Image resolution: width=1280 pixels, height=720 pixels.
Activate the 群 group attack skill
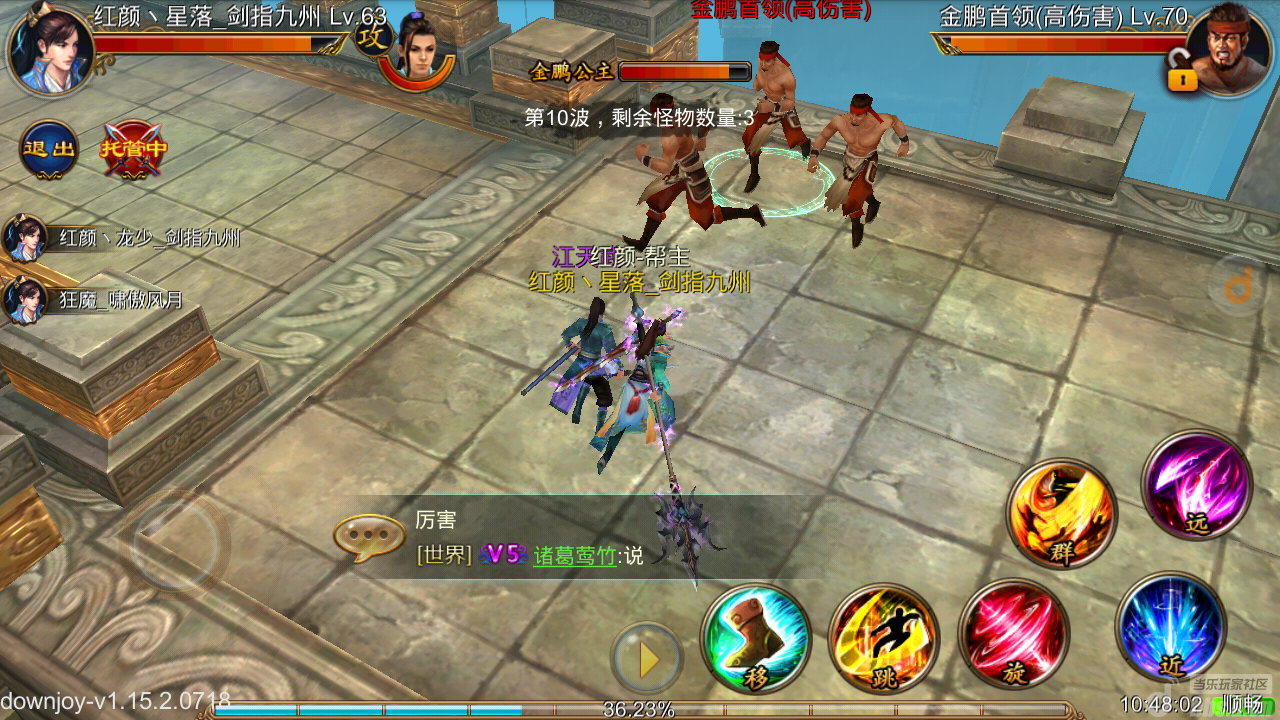tap(1061, 514)
